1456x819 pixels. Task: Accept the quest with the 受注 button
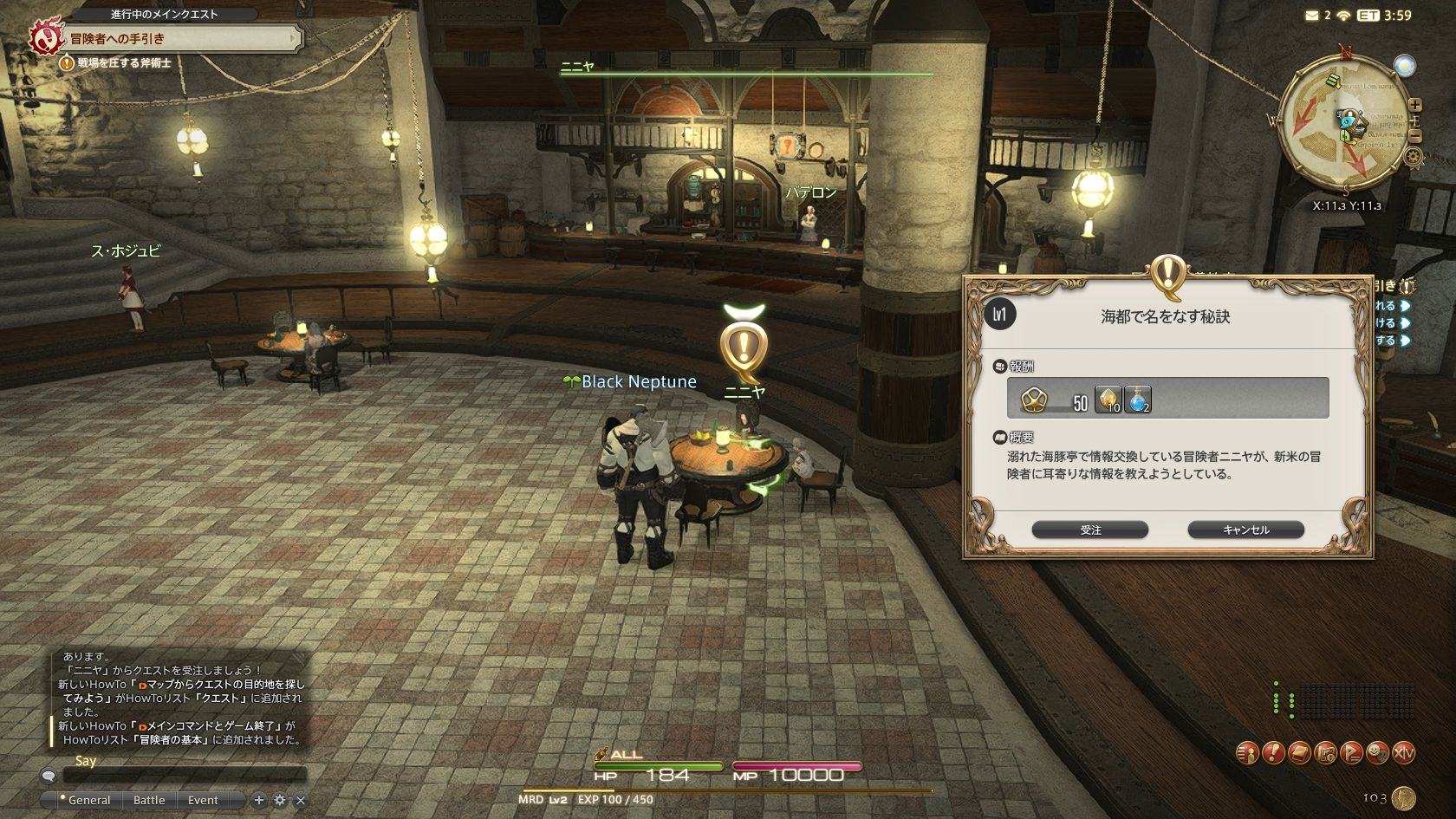(x=1089, y=530)
